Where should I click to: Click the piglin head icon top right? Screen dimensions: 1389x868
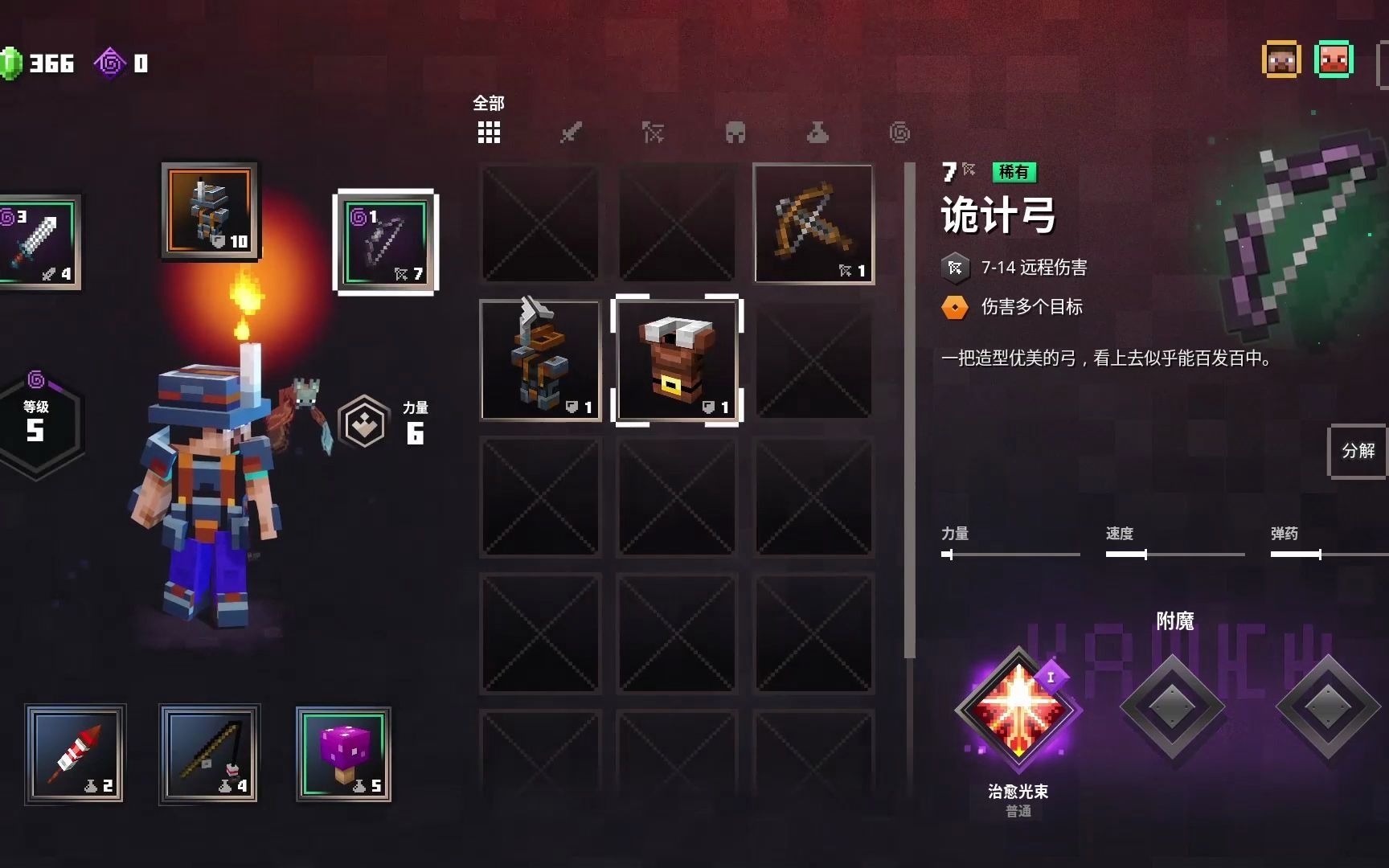[1334, 59]
